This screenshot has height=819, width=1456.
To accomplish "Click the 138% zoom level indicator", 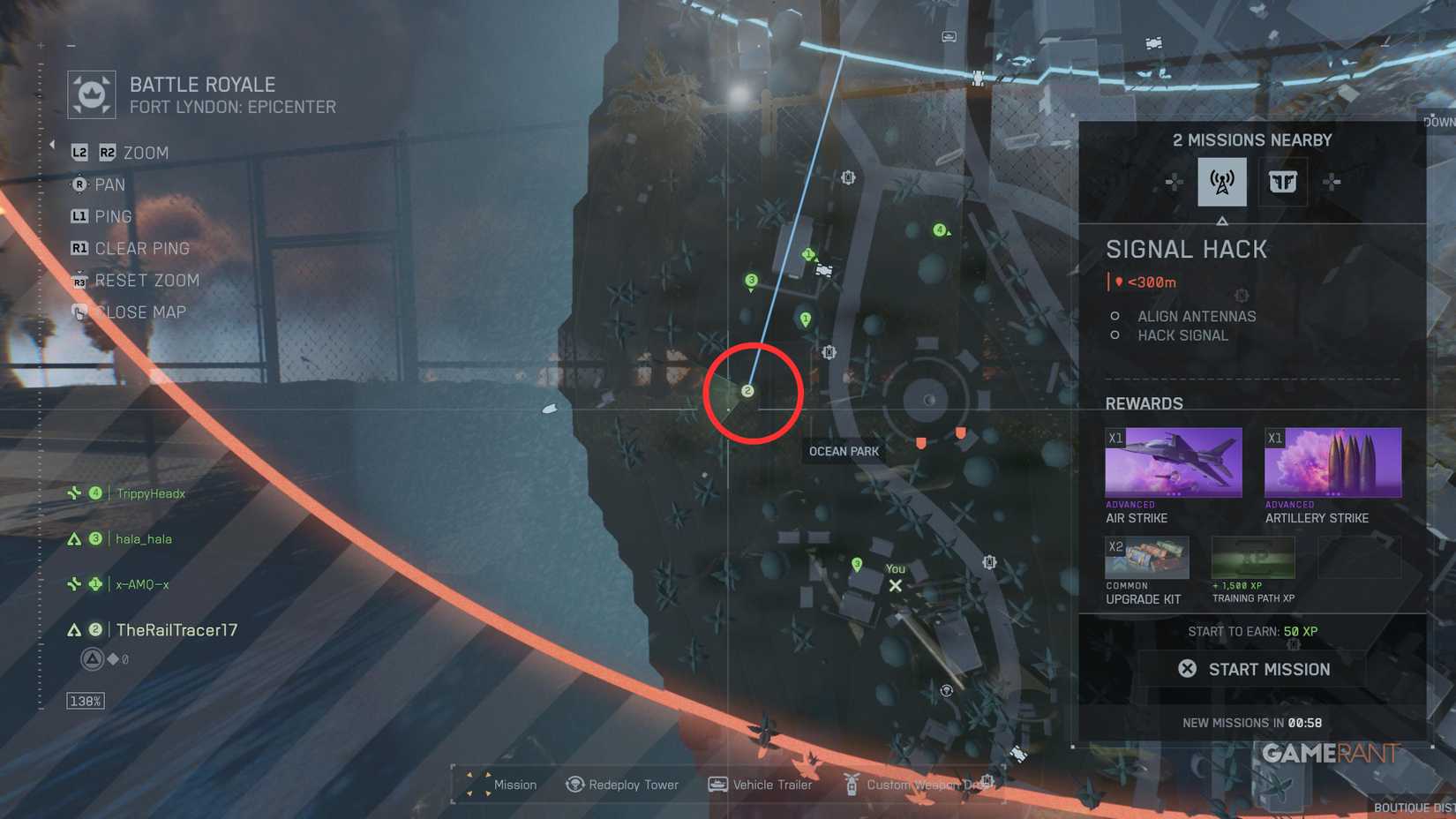I will 84,700.
